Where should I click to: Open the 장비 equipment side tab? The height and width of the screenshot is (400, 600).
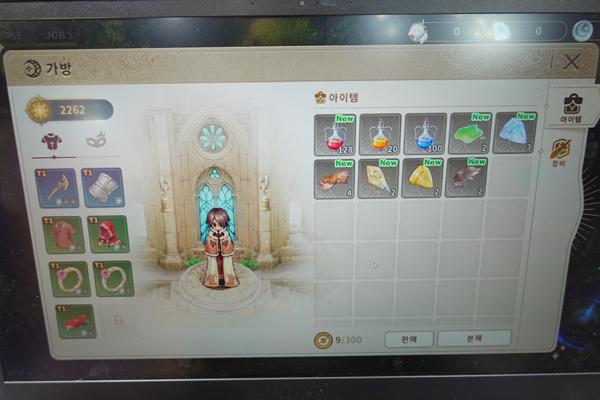[x=560, y=152]
